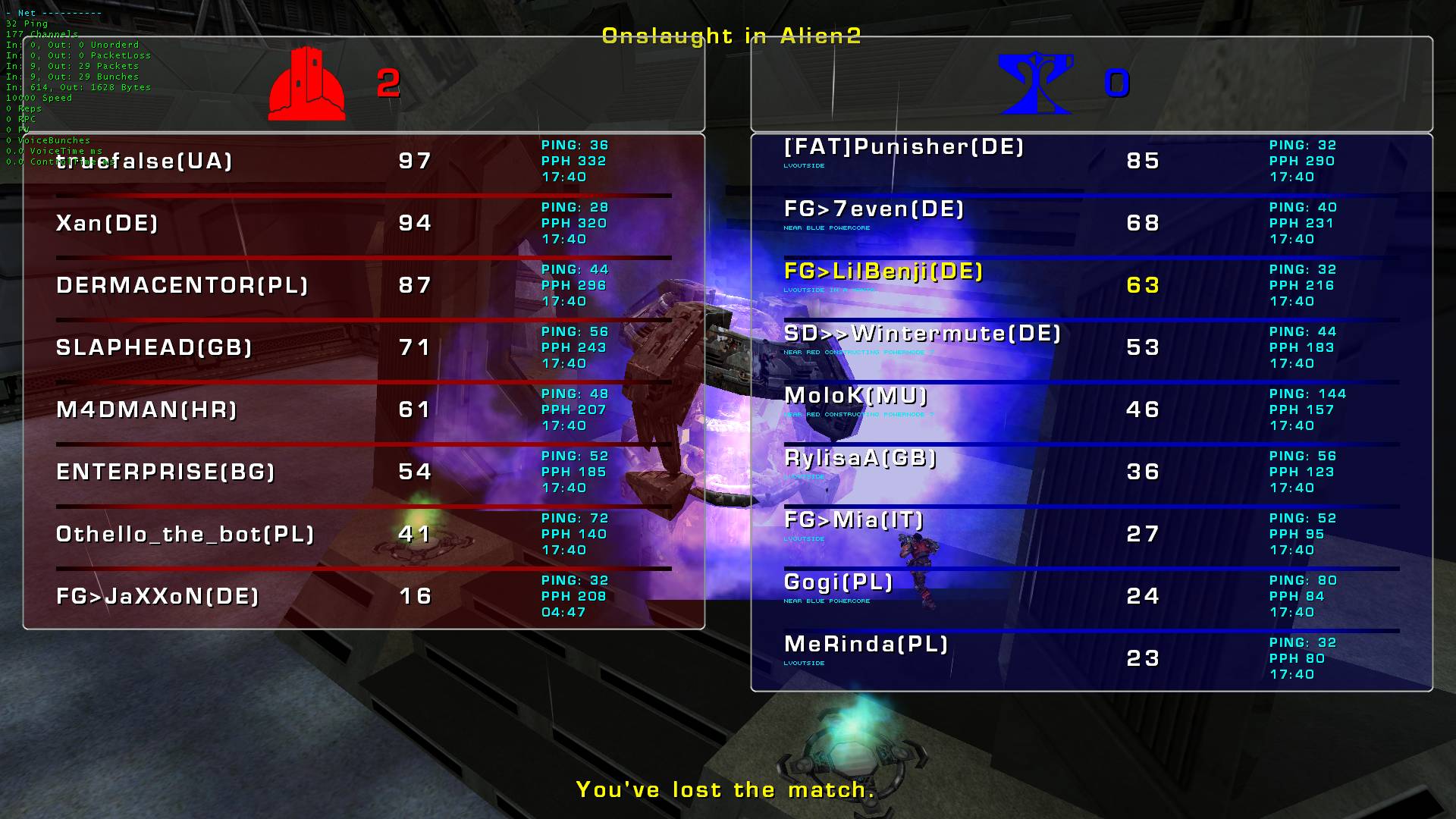Select RylisaA(GB) player entry
This screenshot has width=1456, height=819.
[x=860, y=457]
